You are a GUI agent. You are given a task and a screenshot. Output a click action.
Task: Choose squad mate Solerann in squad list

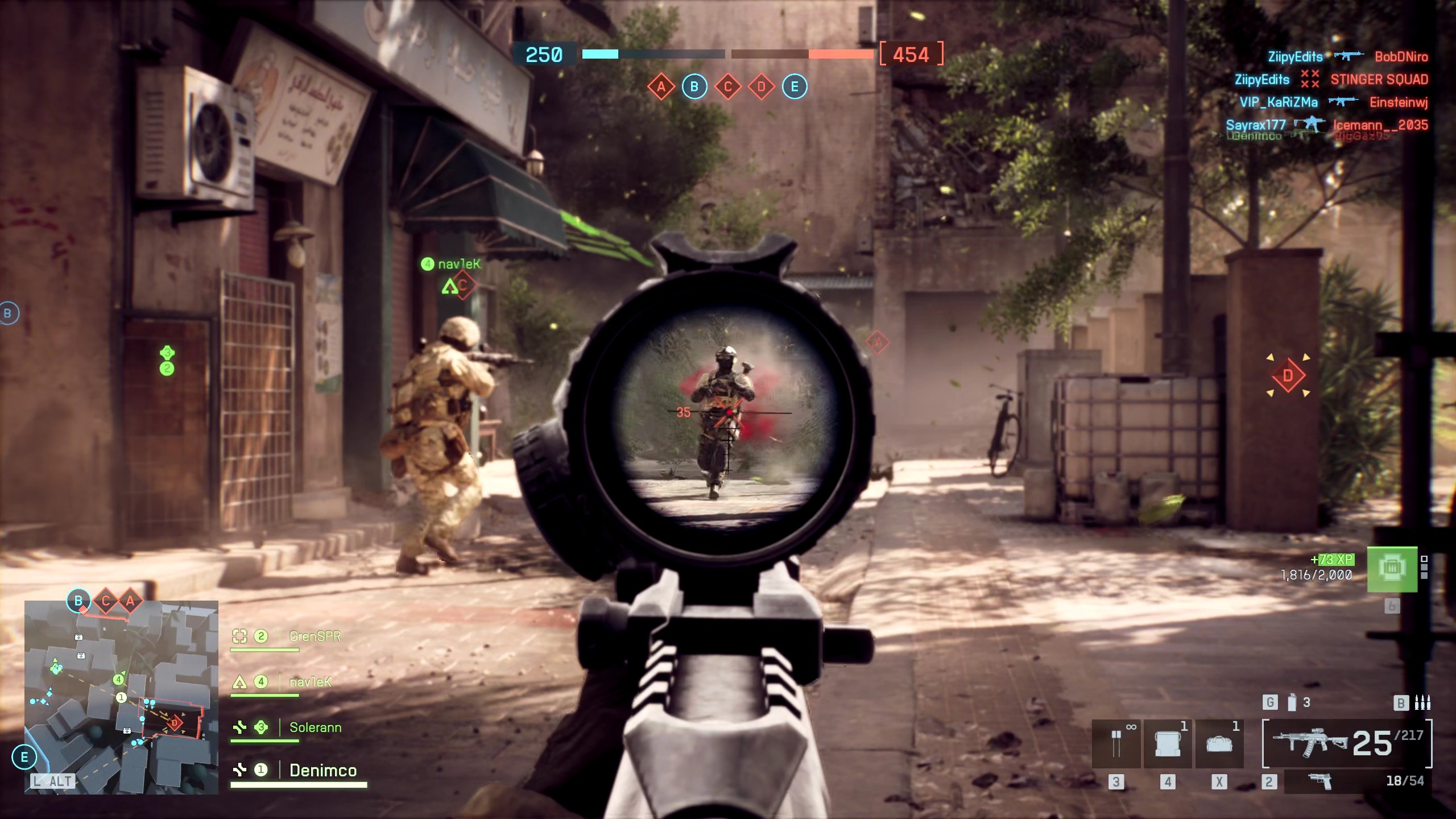[315, 727]
